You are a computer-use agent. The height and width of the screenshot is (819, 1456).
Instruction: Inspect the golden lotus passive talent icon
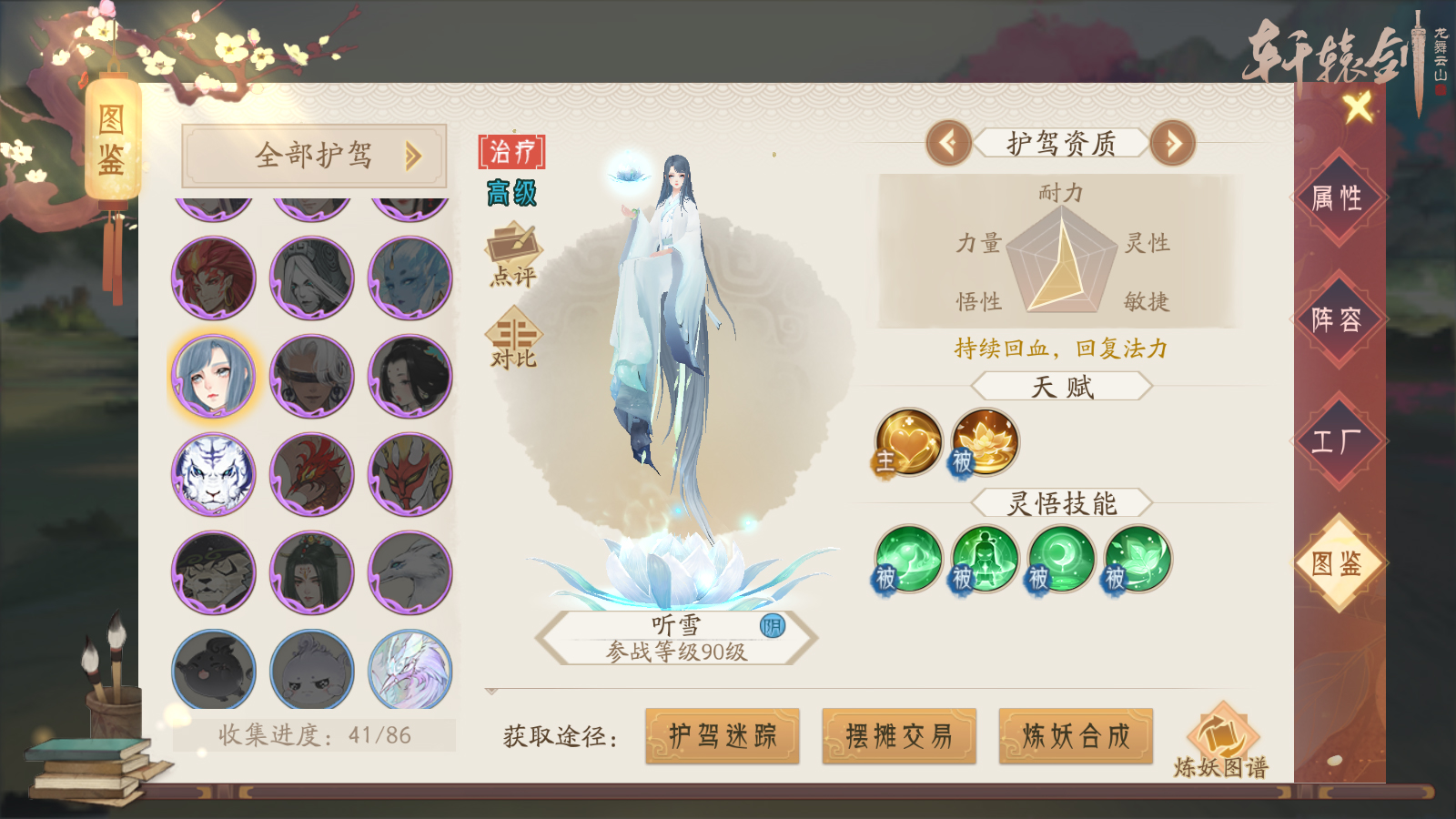(985, 442)
